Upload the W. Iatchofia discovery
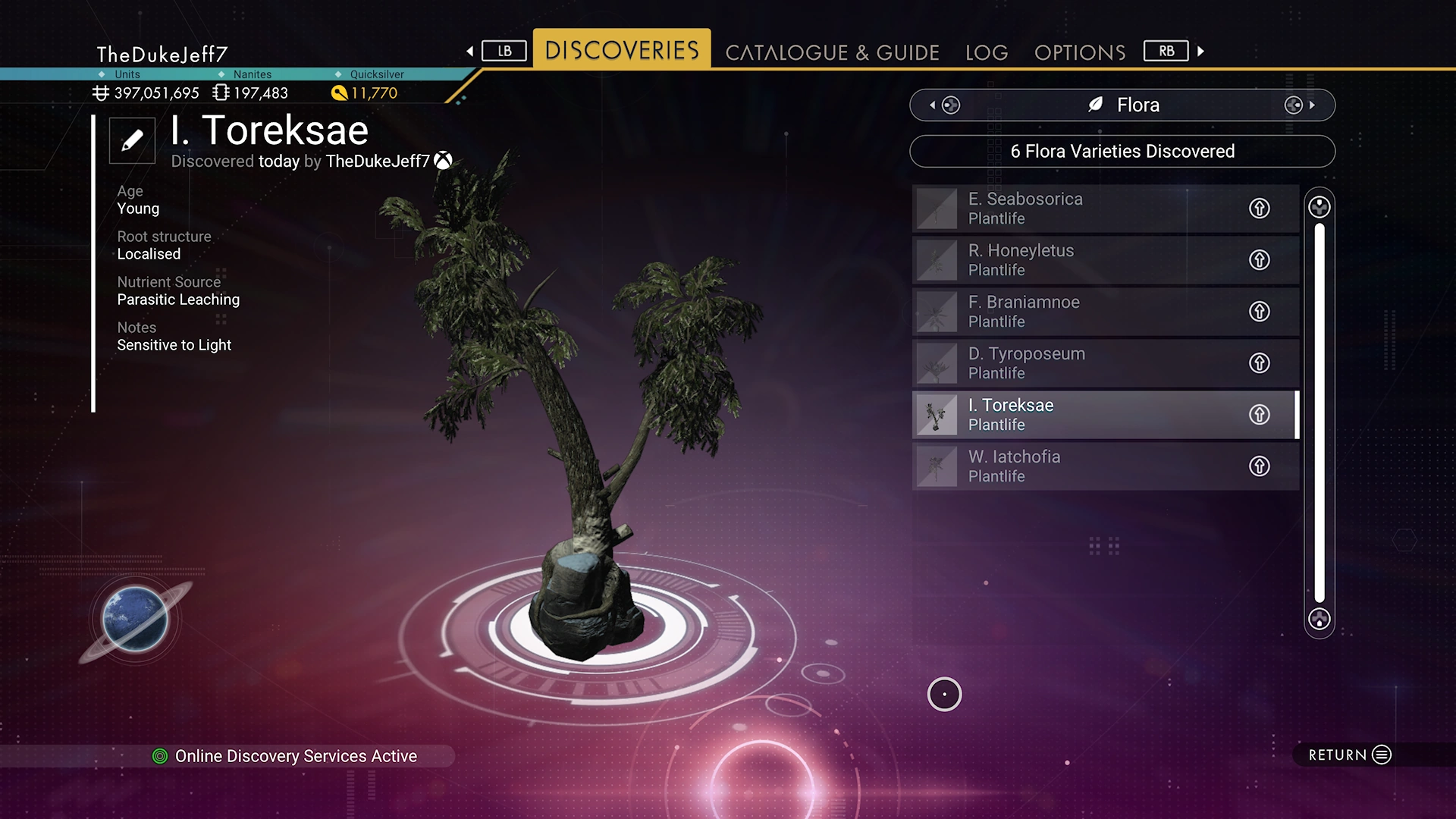1456x819 pixels. [x=1260, y=466]
